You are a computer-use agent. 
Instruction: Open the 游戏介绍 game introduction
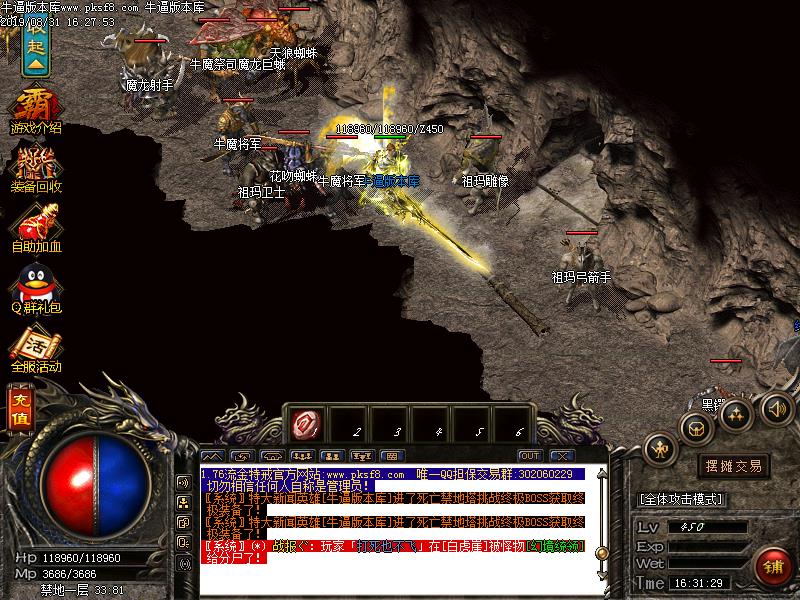36,110
